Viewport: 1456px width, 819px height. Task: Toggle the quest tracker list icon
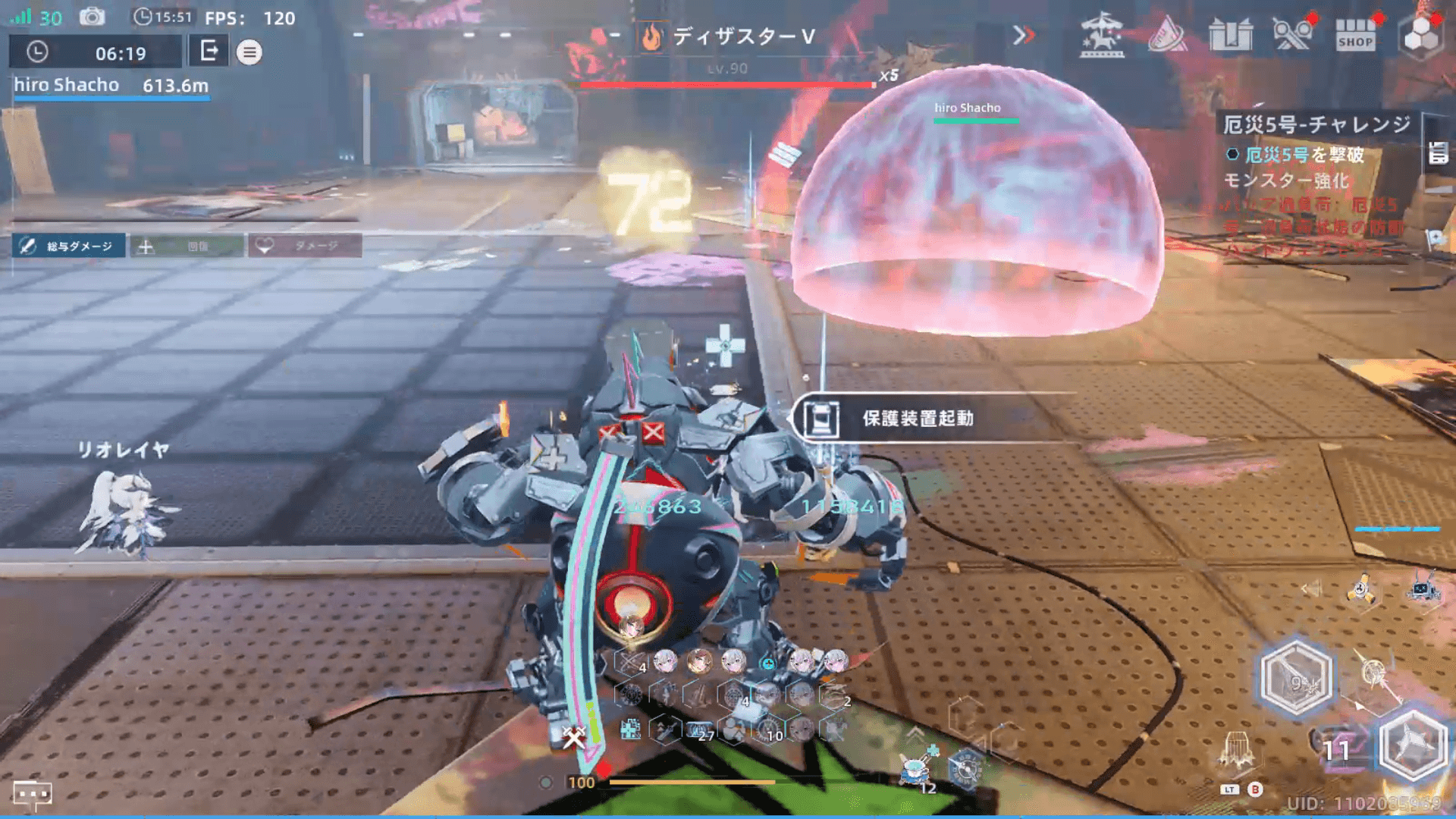[1438, 152]
